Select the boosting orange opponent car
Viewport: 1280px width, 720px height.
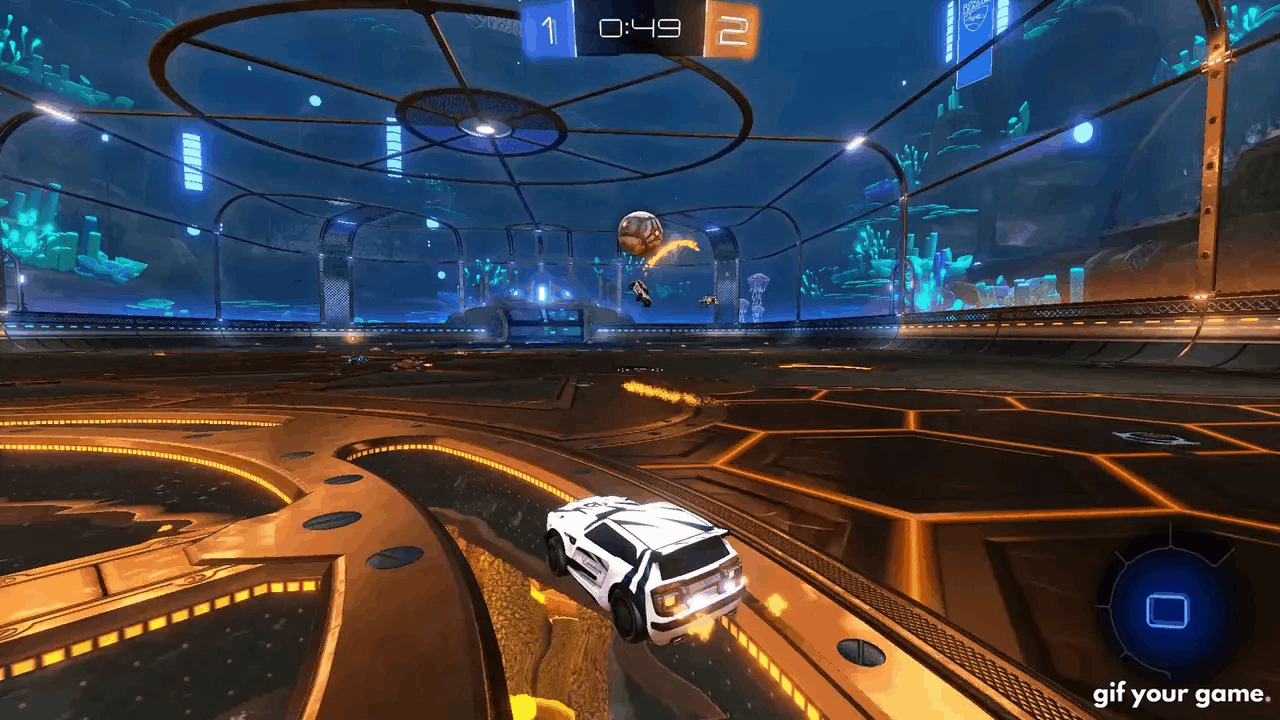[707, 300]
